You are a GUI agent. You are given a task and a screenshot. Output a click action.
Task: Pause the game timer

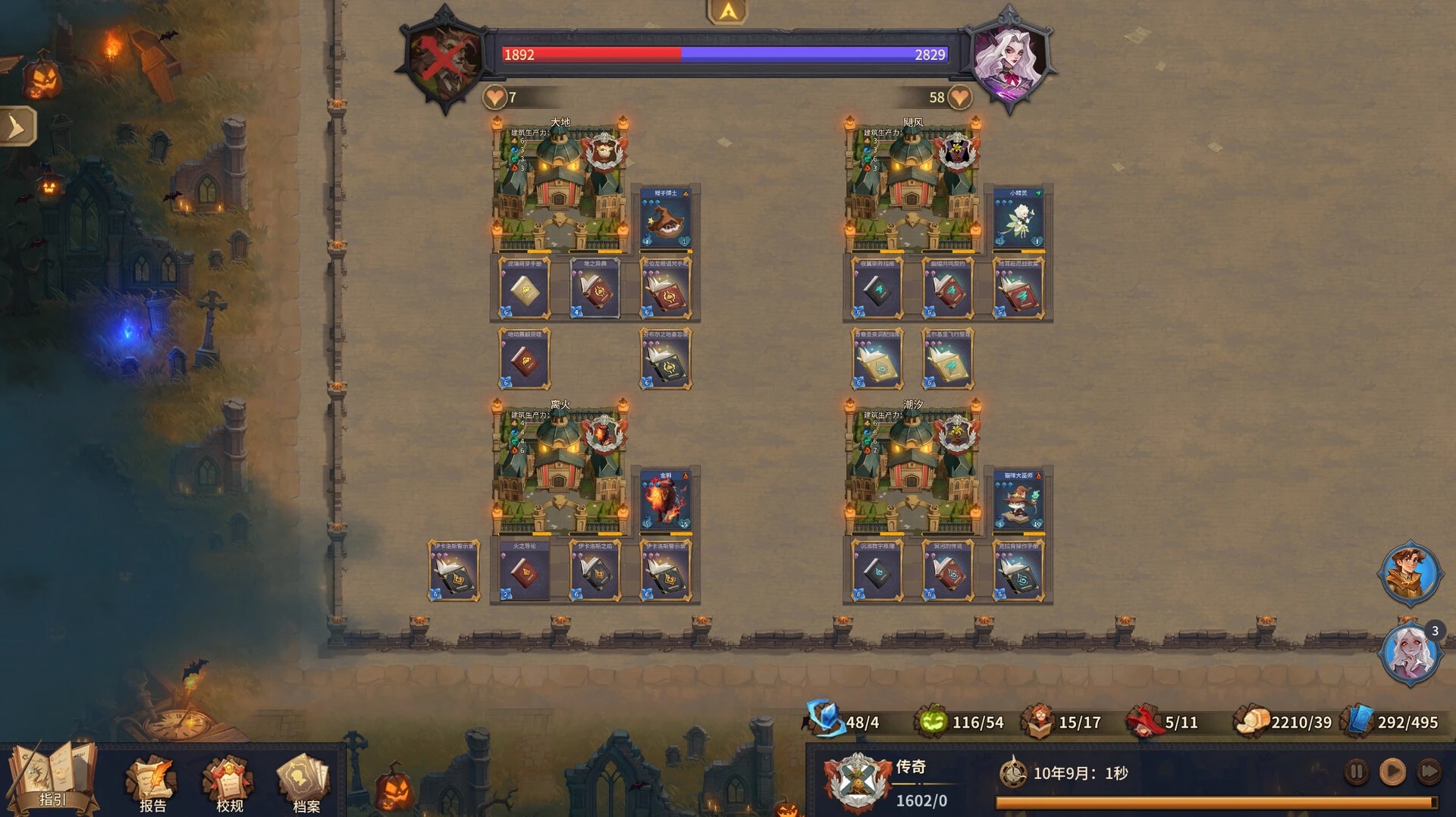[x=1356, y=772]
